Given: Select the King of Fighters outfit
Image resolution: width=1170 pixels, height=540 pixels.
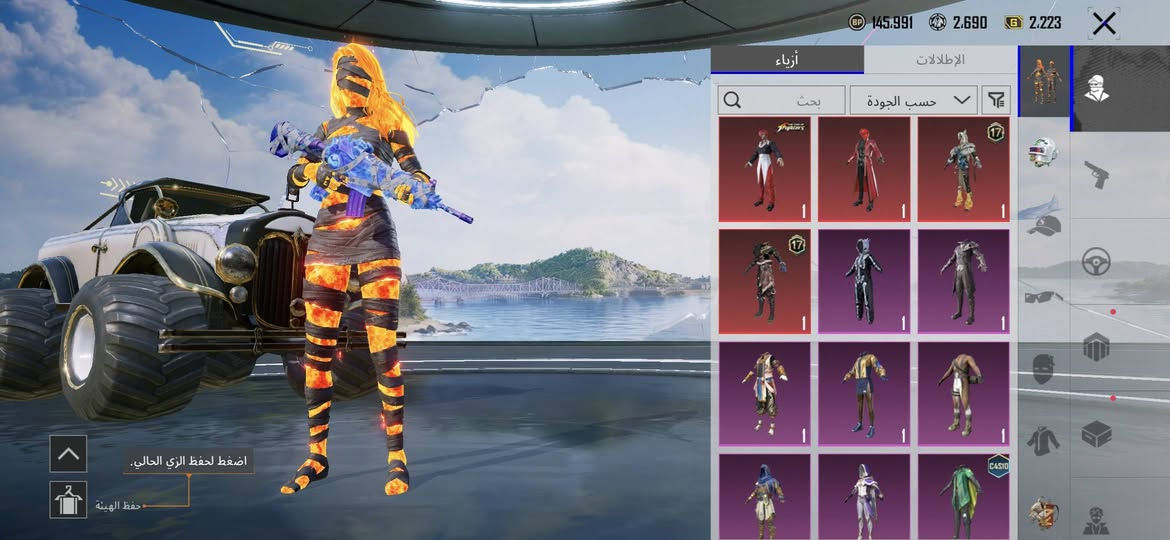Looking at the screenshot, I should (x=764, y=168).
